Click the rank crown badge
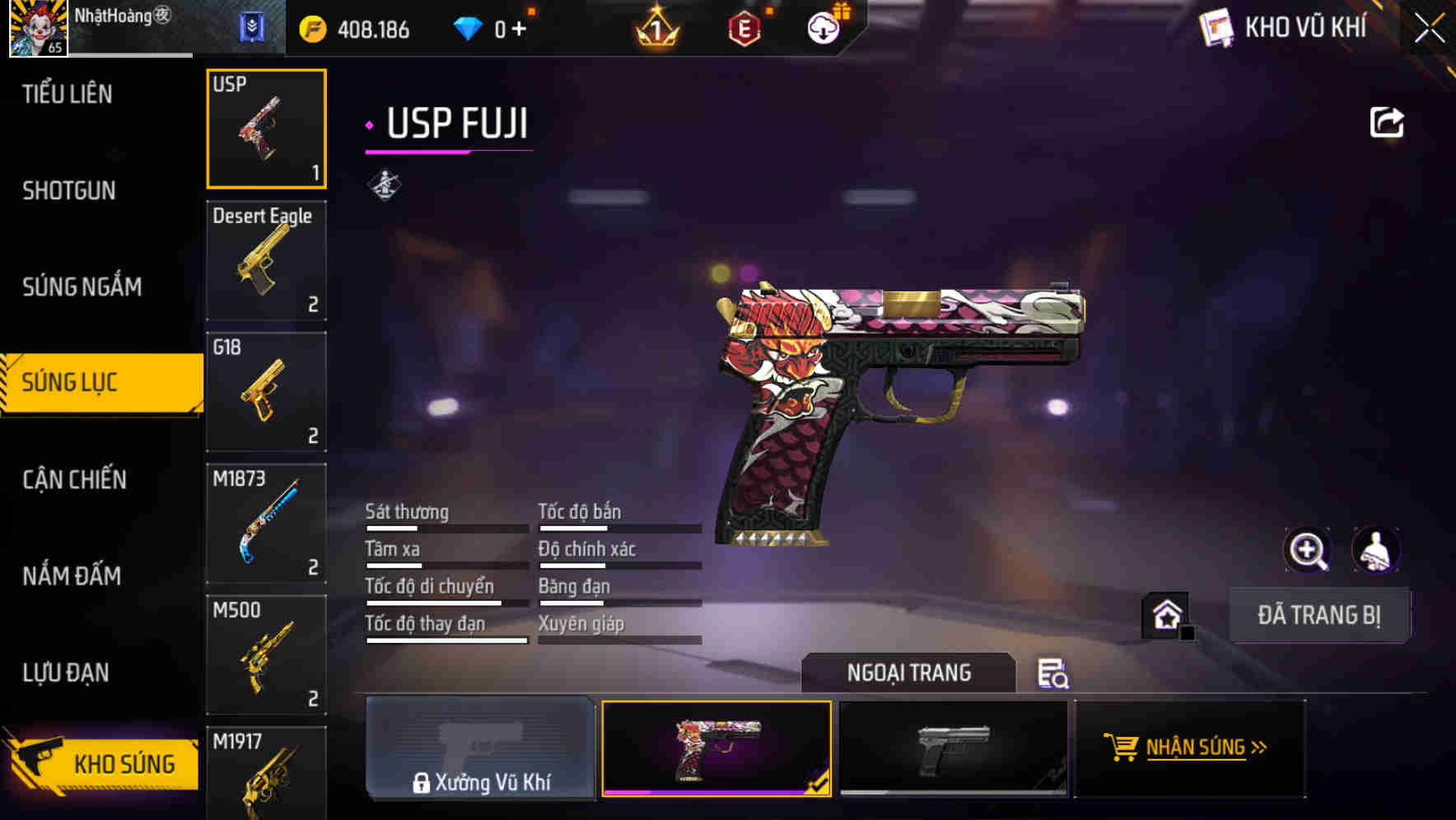Screen dimensions: 1456x820 [656, 27]
